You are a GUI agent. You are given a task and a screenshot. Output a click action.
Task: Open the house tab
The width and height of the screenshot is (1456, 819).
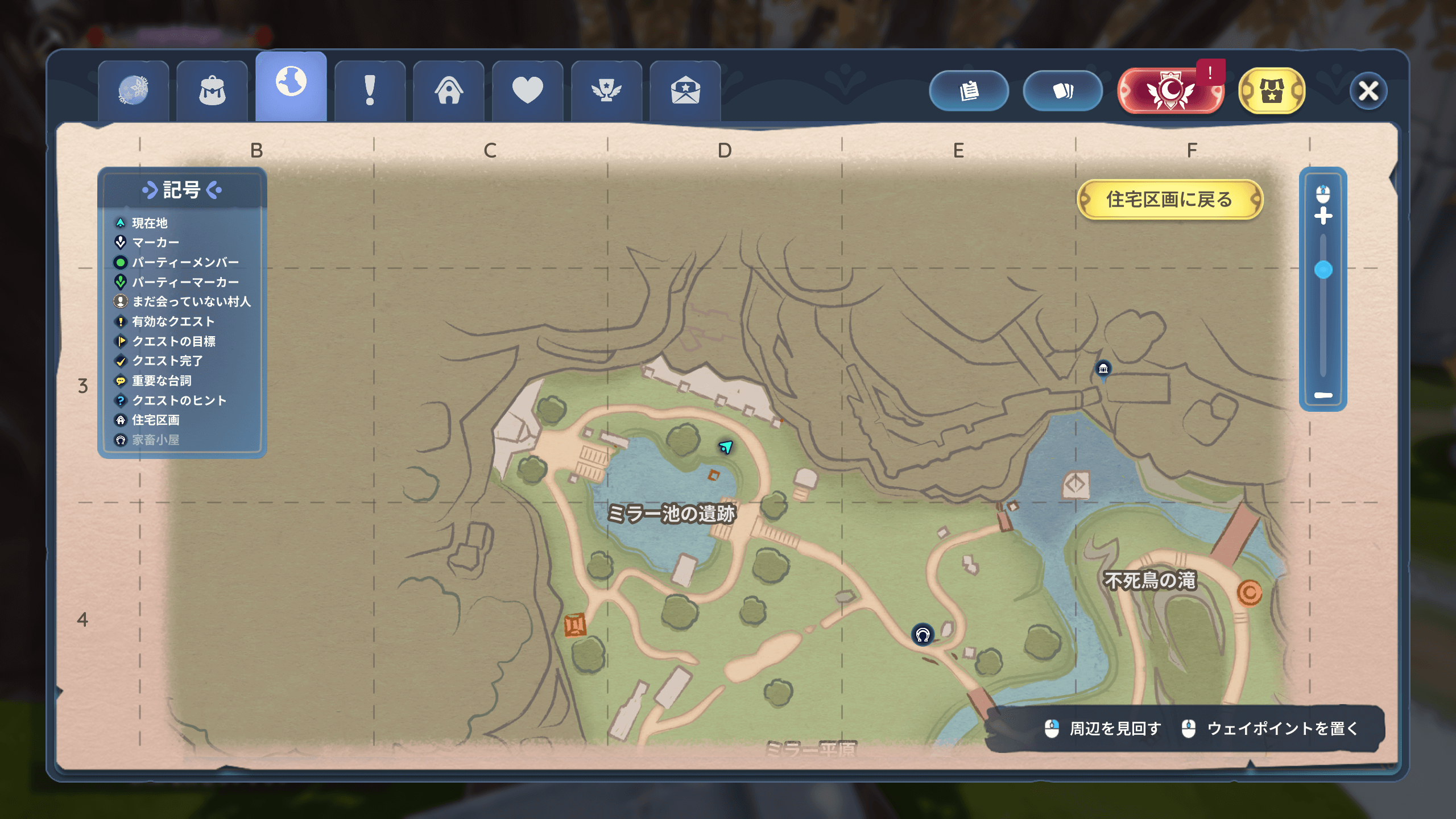click(449, 91)
